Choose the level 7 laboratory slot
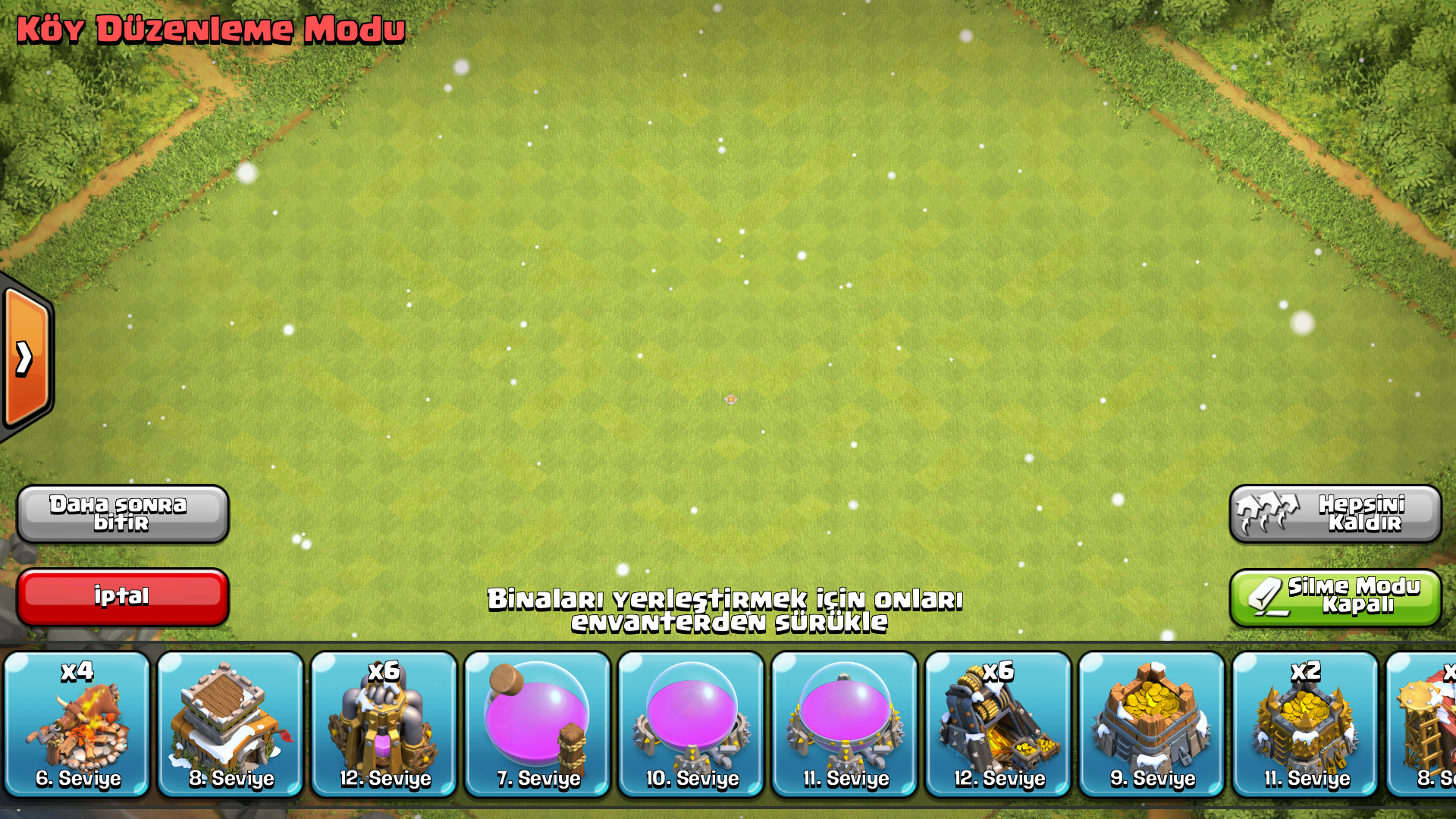The height and width of the screenshot is (819, 1456). (538, 724)
